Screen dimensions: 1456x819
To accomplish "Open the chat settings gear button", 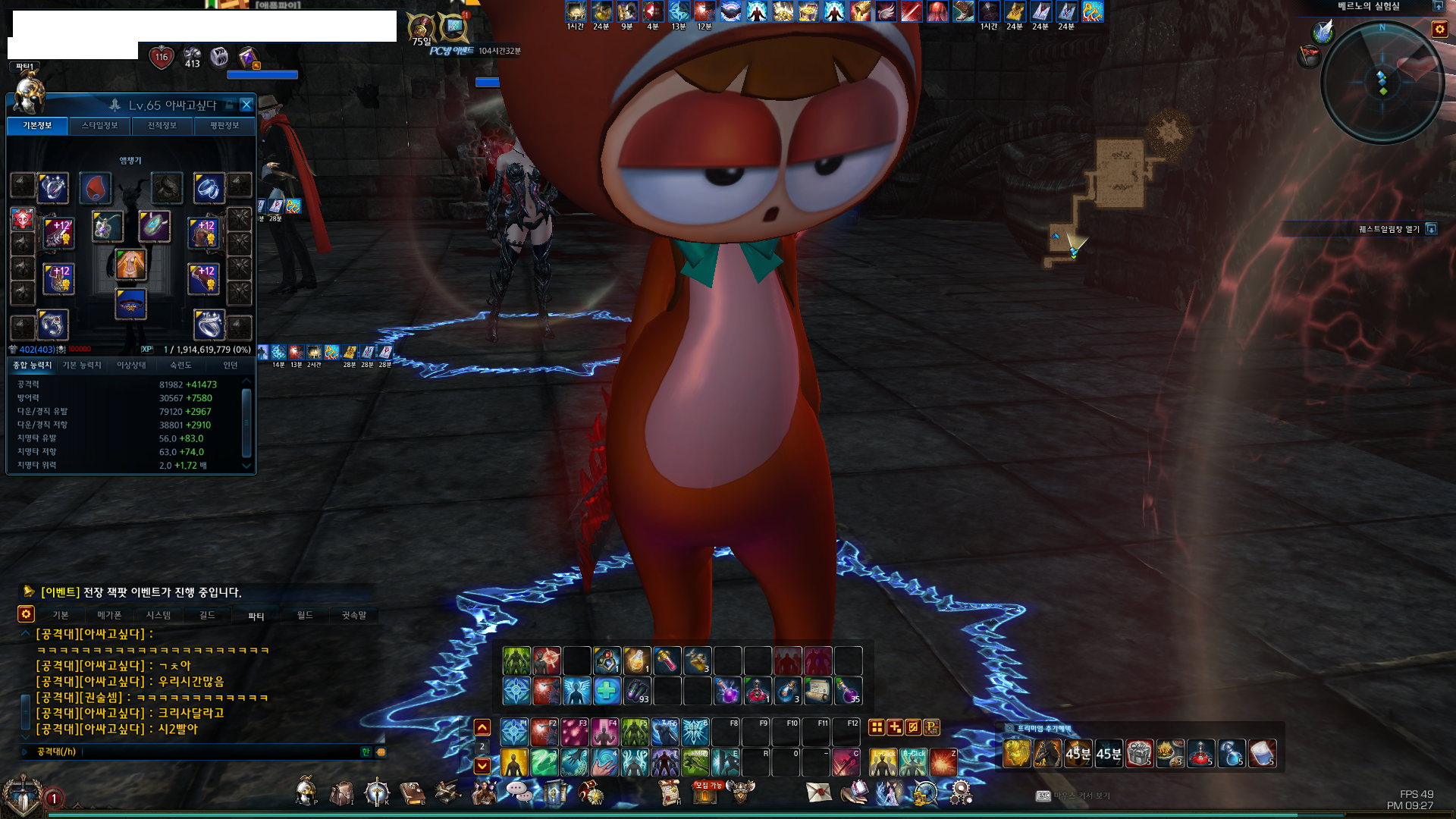I will pos(27,614).
